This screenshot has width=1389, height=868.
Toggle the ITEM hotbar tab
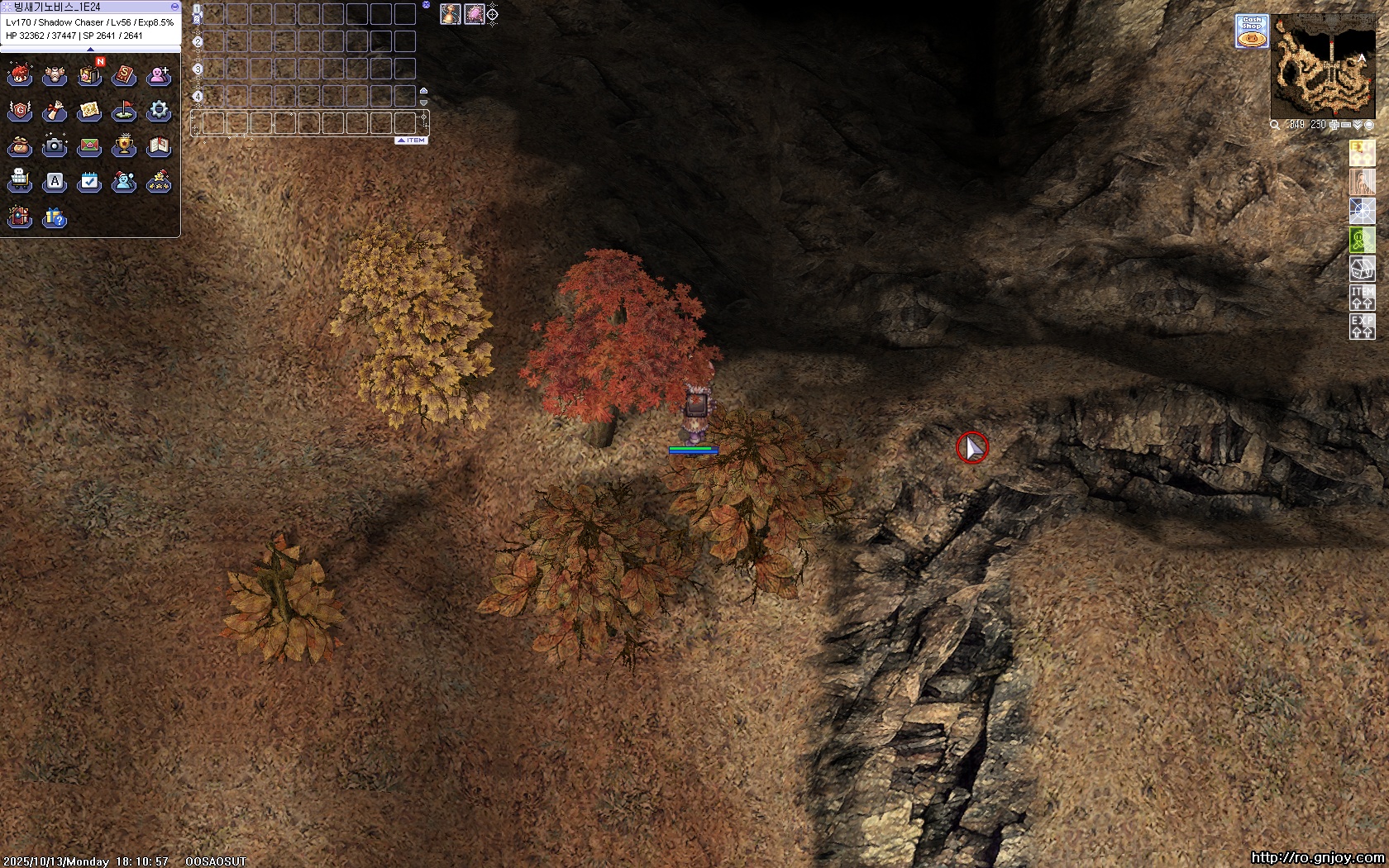(411, 141)
